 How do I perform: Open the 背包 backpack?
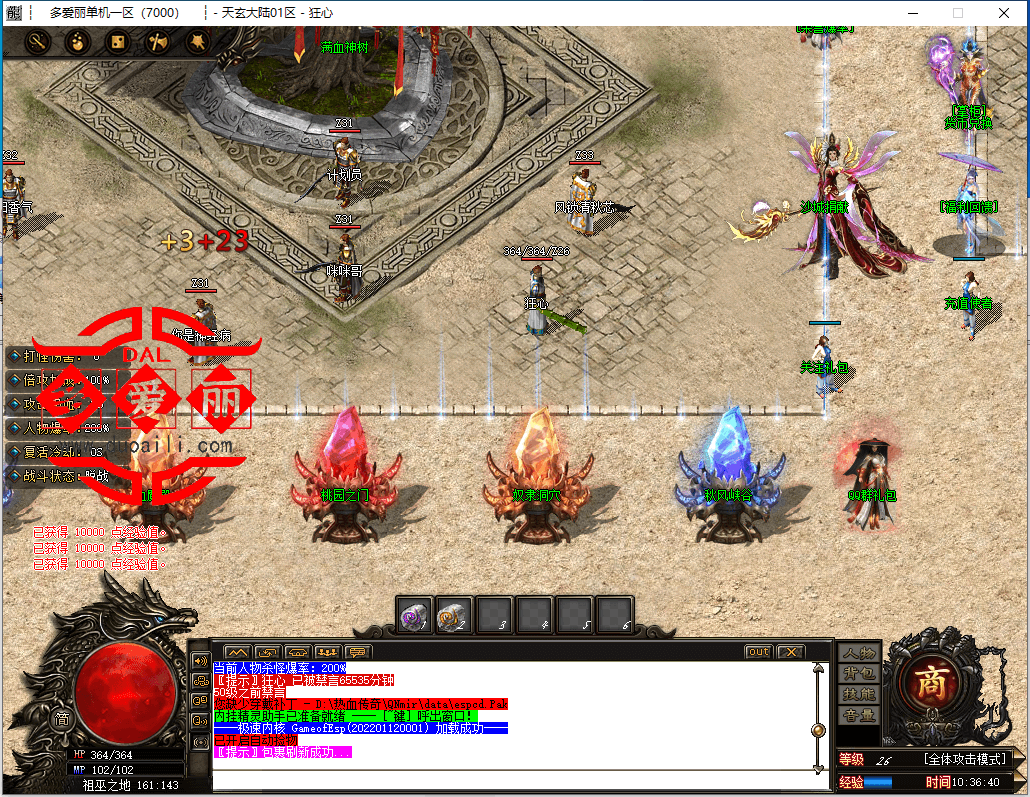859,674
